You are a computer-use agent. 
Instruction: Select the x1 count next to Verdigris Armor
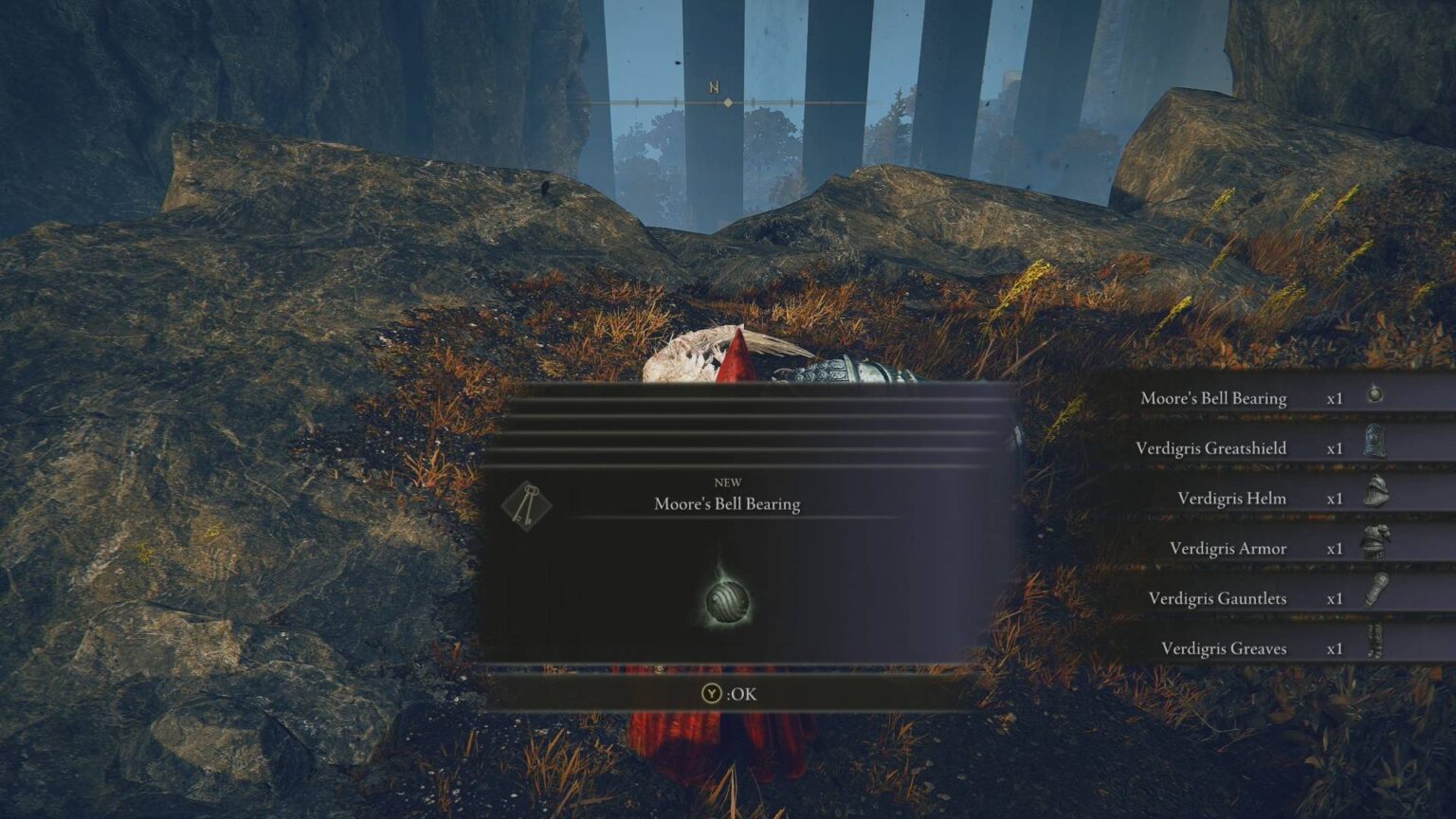[1335, 548]
